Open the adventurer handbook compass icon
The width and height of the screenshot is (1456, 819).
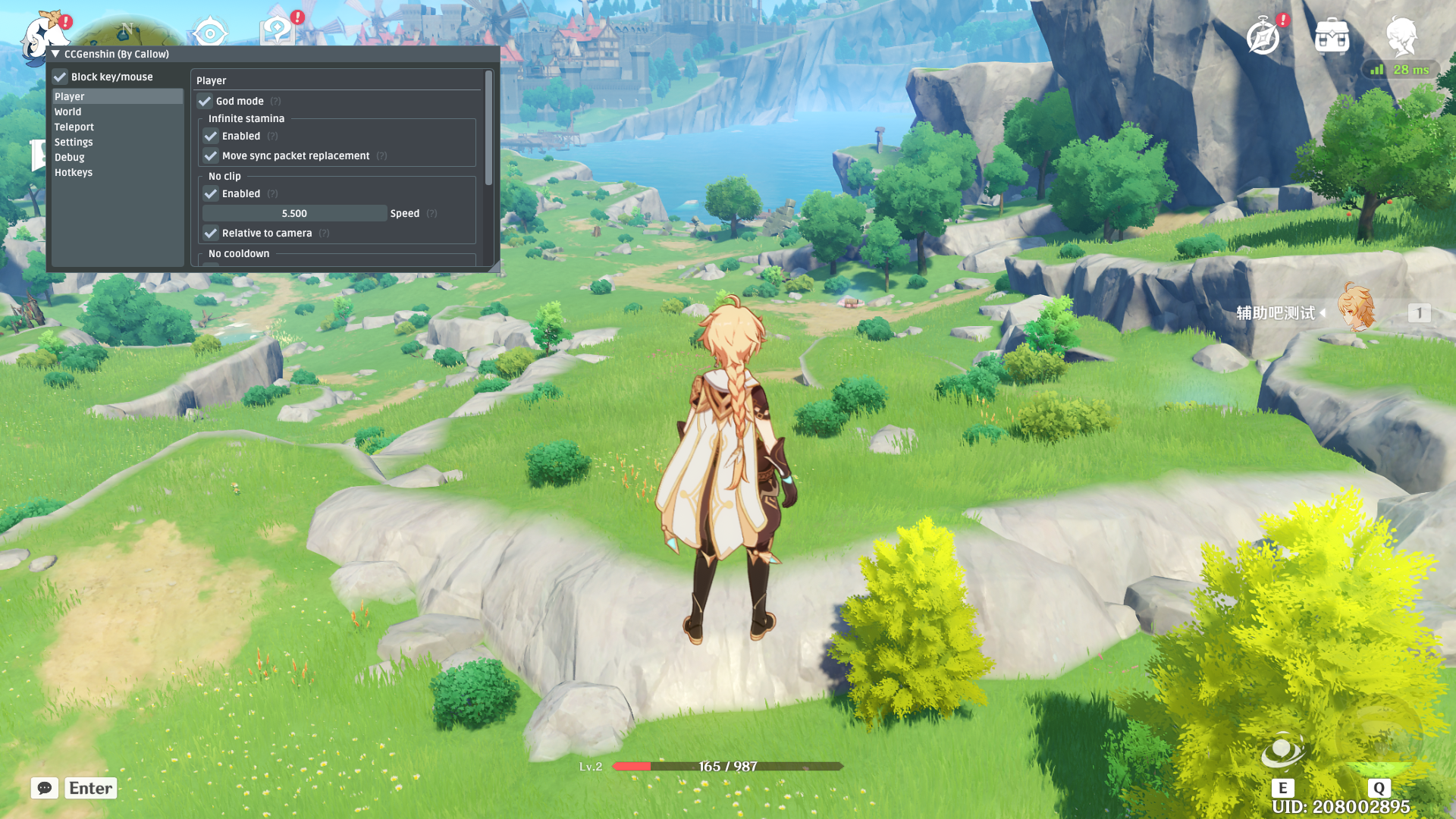1263,36
